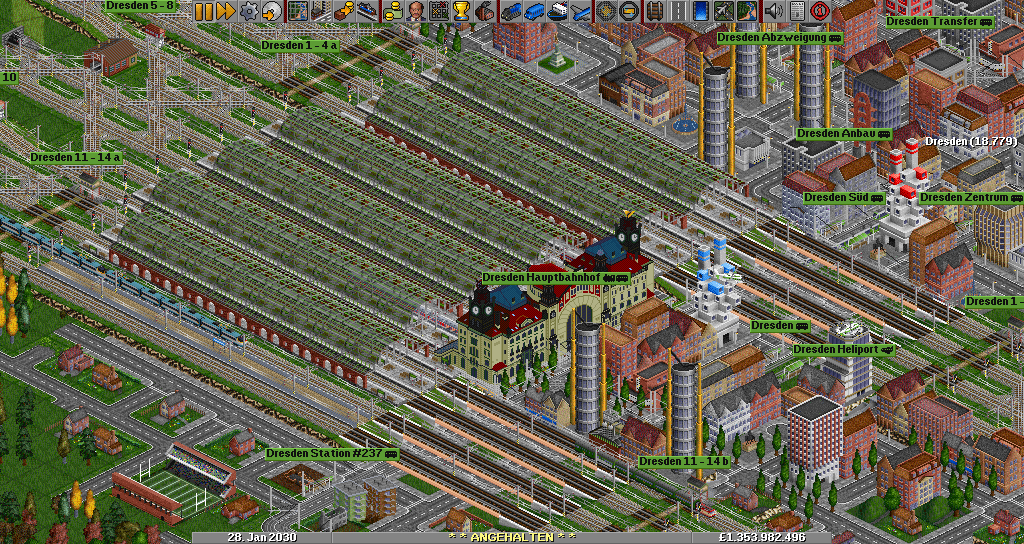This screenshot has width=1024, height=544.
Task: Show the ship list
Action: point(556,11)
